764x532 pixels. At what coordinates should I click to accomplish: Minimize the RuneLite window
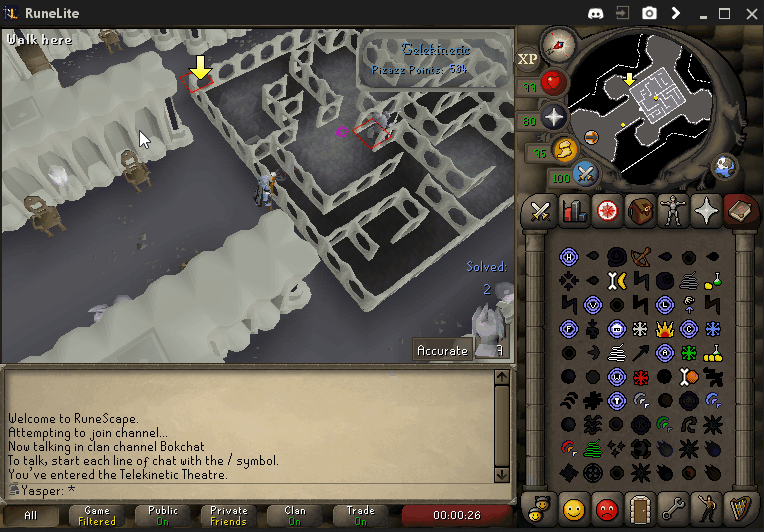699,13
